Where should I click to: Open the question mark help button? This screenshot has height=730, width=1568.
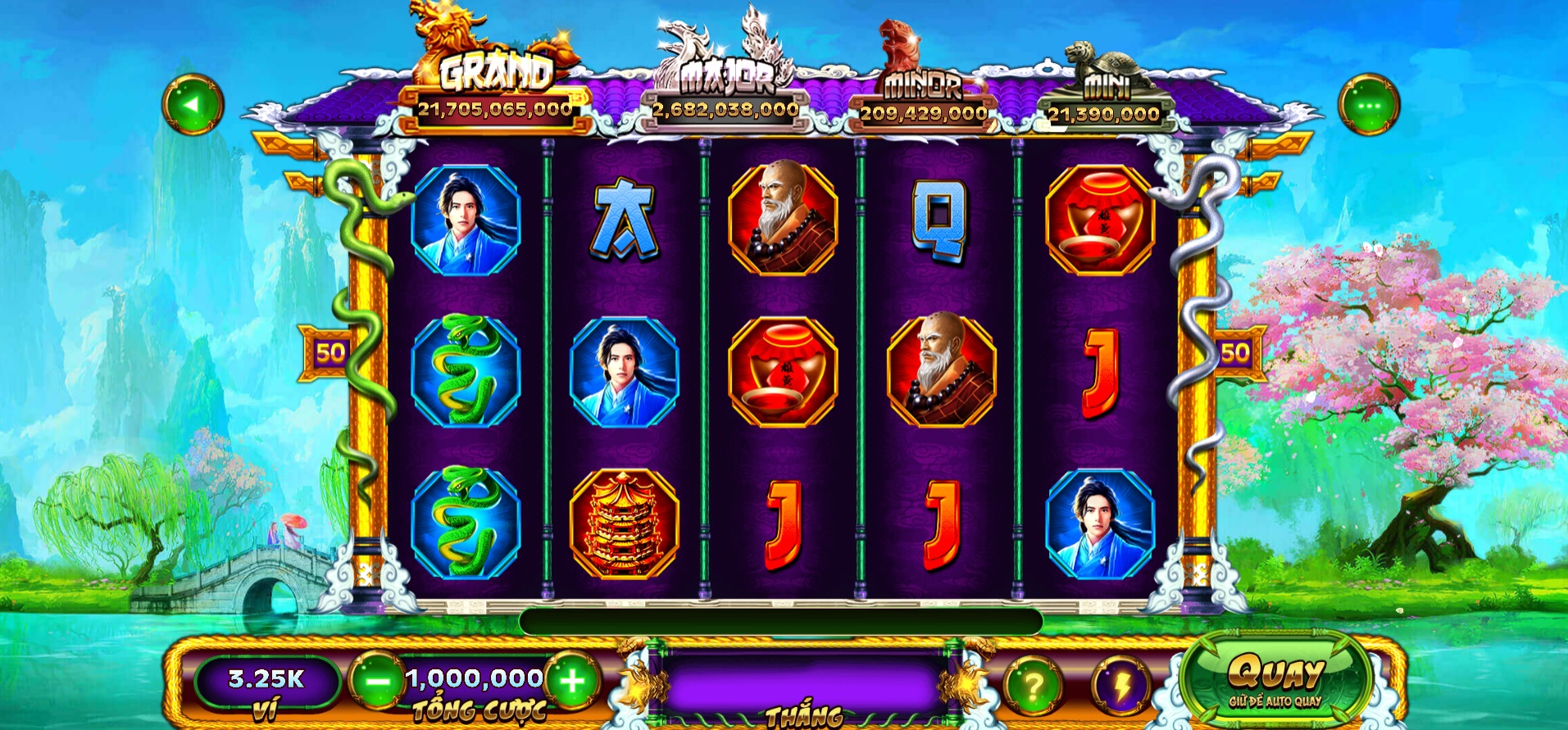[x=1033, y=685]
